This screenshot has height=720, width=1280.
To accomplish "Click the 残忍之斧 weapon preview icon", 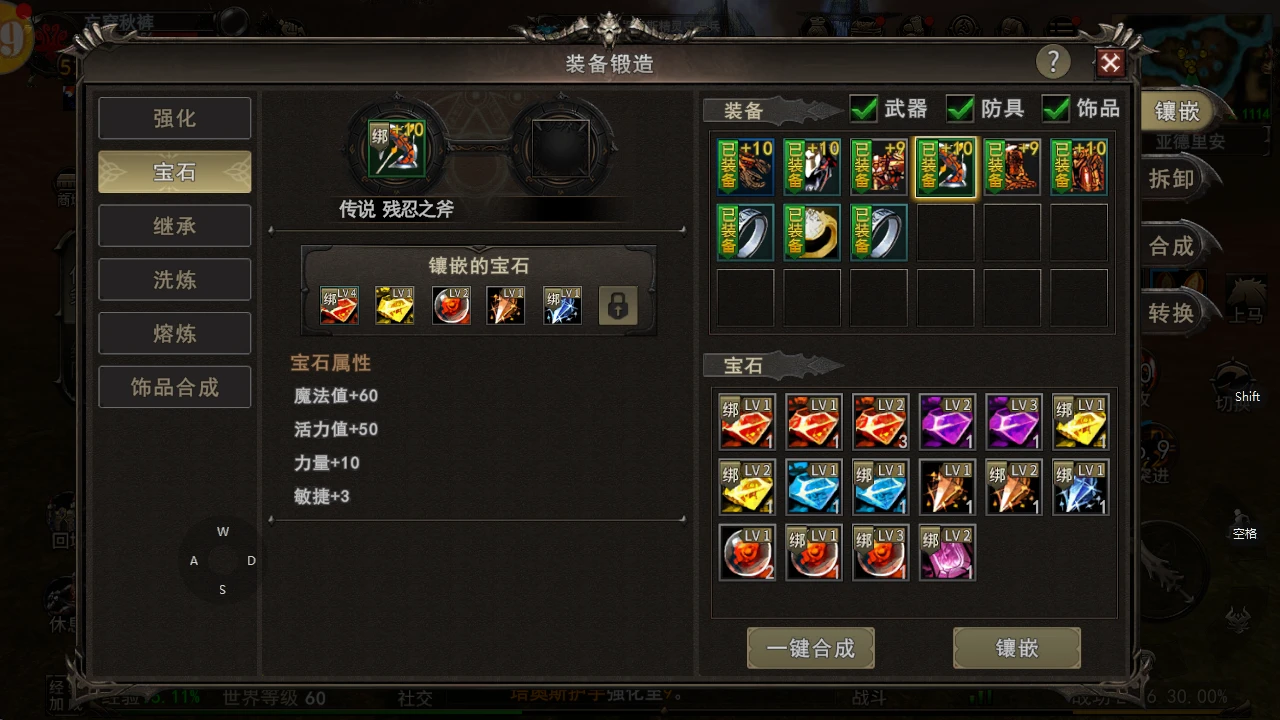I will point(395,148).
